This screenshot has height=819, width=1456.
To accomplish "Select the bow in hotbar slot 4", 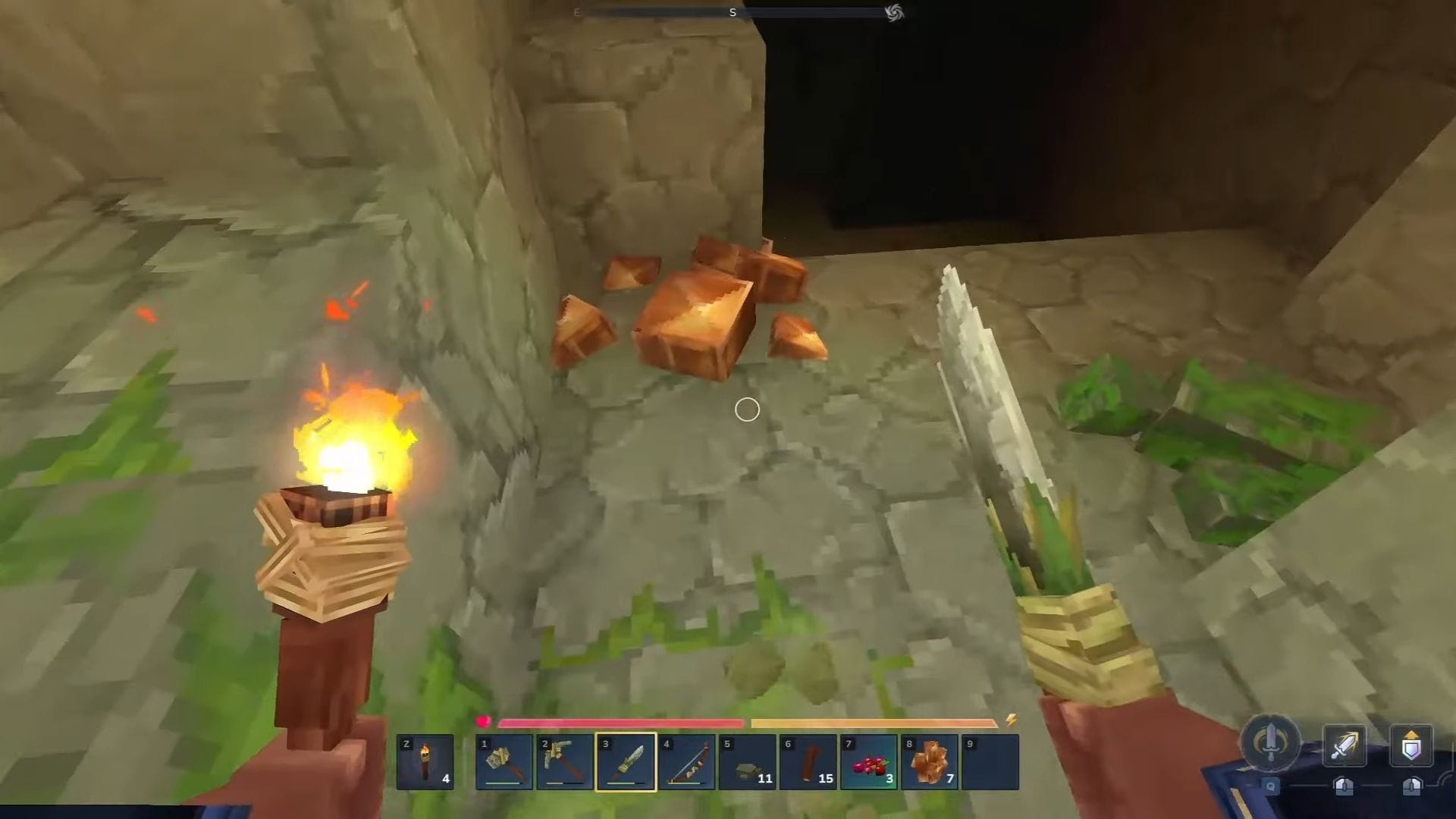I will pos(687,761).
